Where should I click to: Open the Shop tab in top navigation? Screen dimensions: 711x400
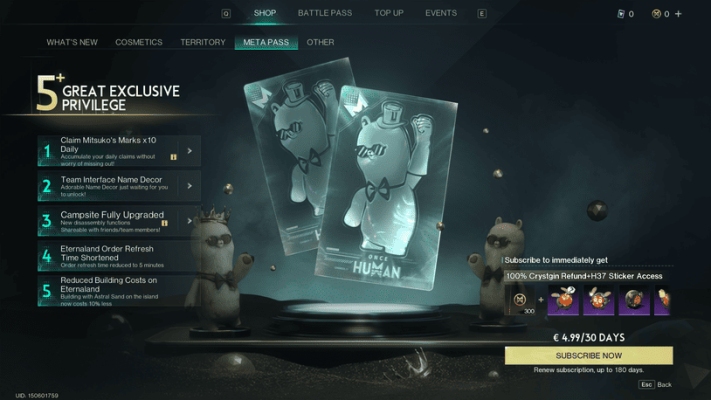pyautogui.click(x=265, y=13)
